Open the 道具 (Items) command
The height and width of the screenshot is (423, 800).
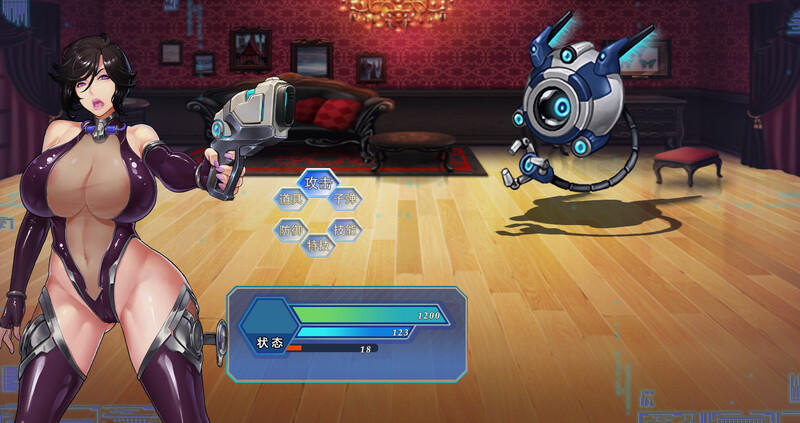click(290, 199)
